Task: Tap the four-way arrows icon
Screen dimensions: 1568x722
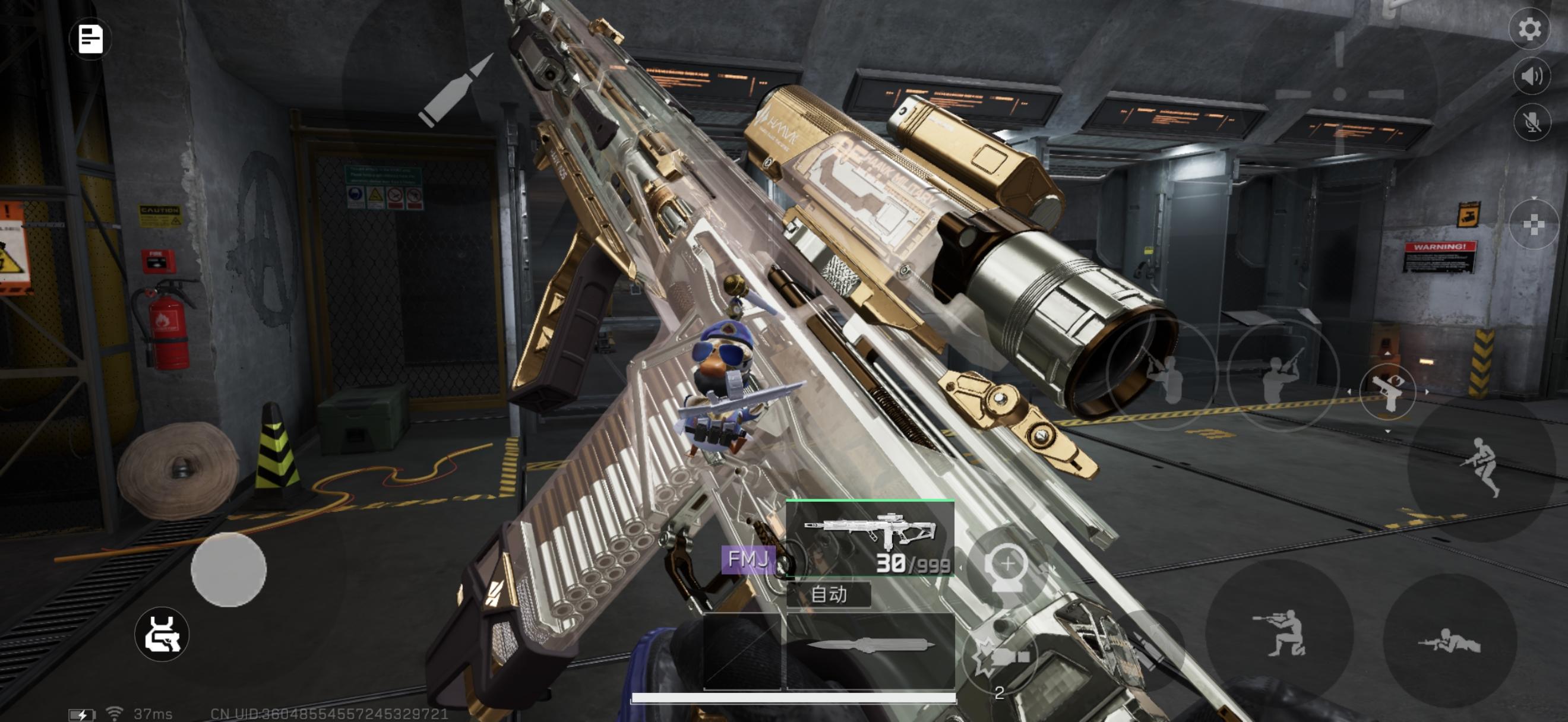Action: (1533, 225)
